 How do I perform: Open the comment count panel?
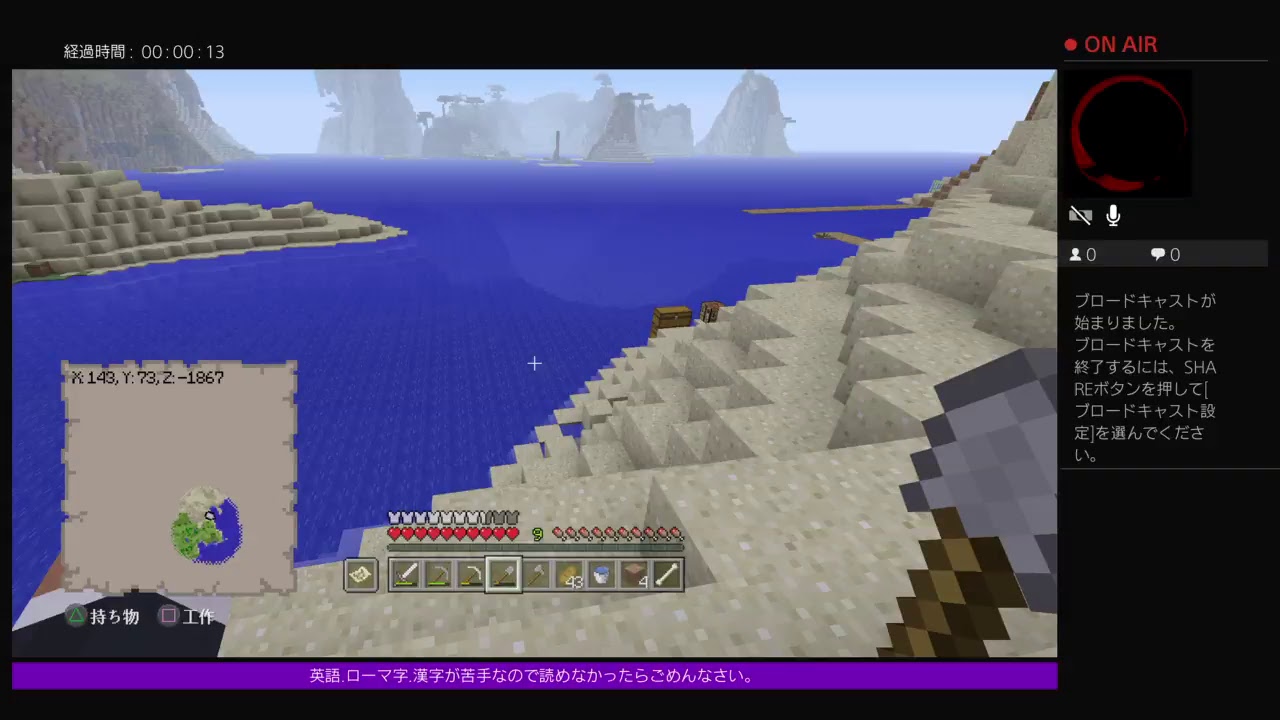pyautogui.click(x=1164, y=254)
